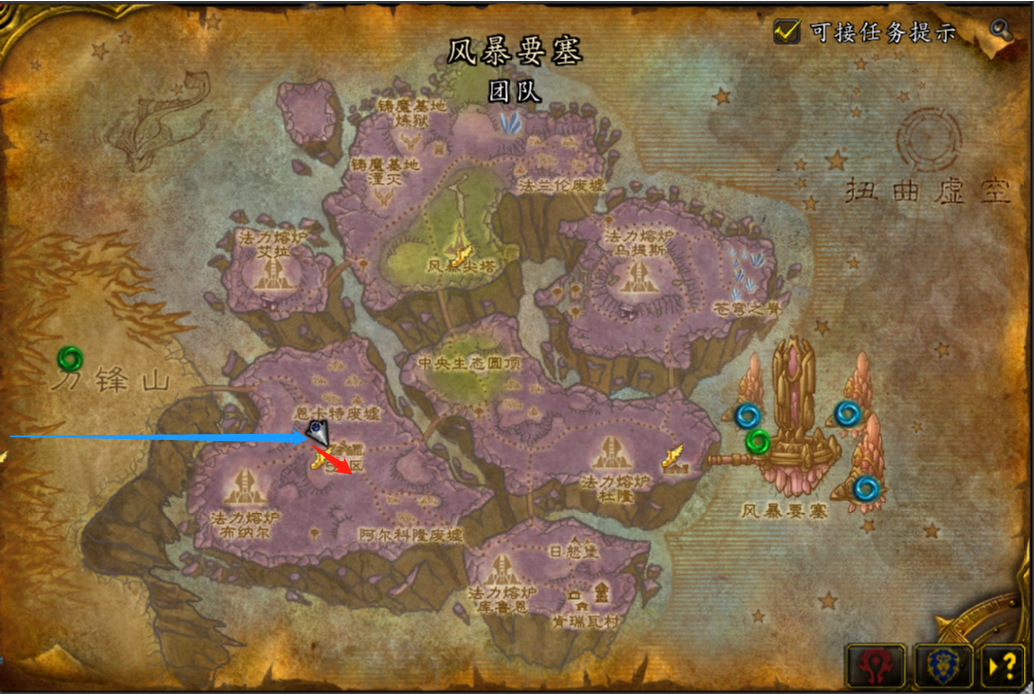Image resolution: width=1034 pixels, height=694 pixels.
Task: Click the golden wing icon at 风暴尖塔
Action: pos(462,238)
